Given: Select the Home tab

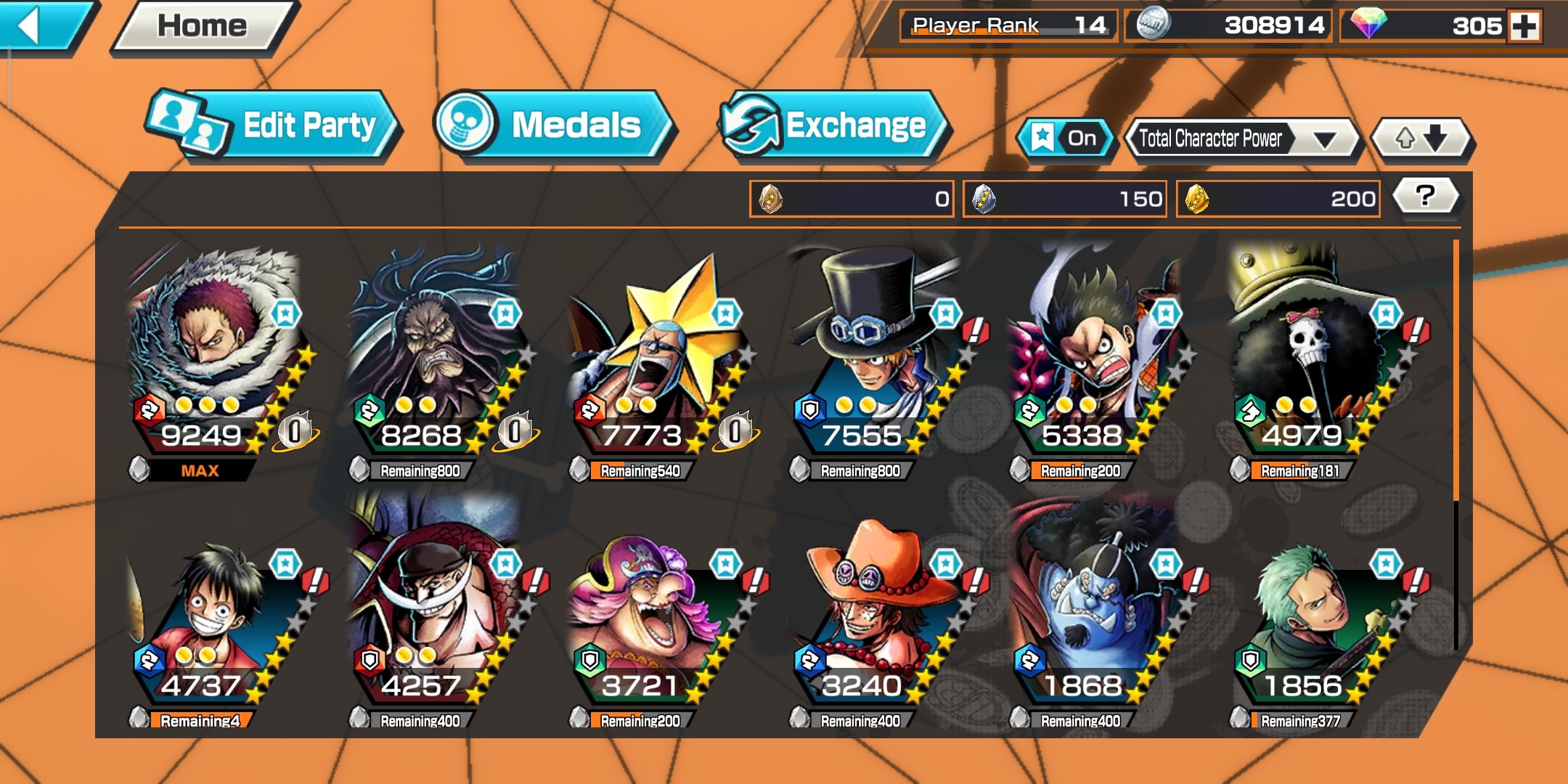Looking at the screenshot, I should tap(196, 25).
